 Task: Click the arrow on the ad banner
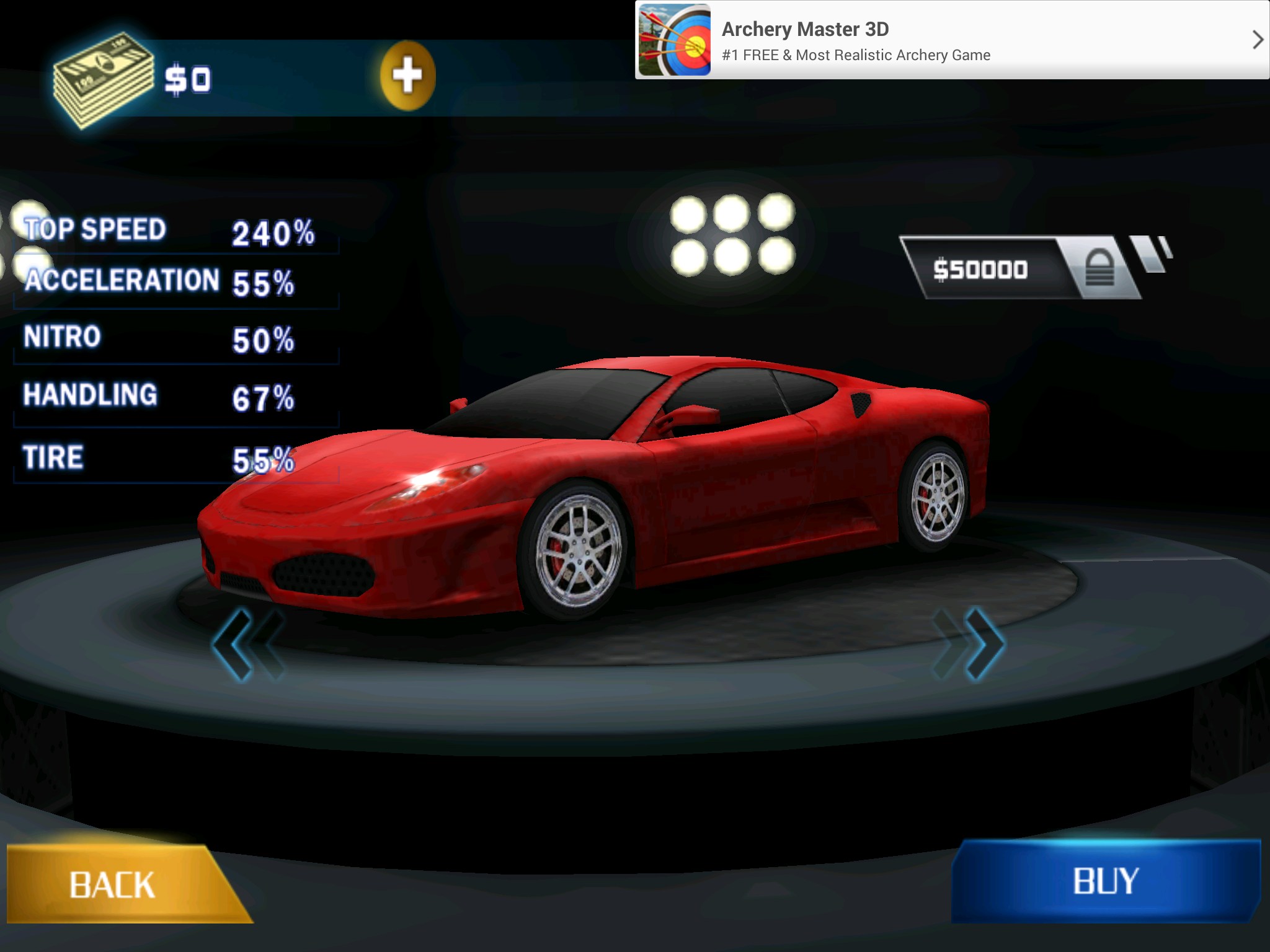(x=1256, y=40)
